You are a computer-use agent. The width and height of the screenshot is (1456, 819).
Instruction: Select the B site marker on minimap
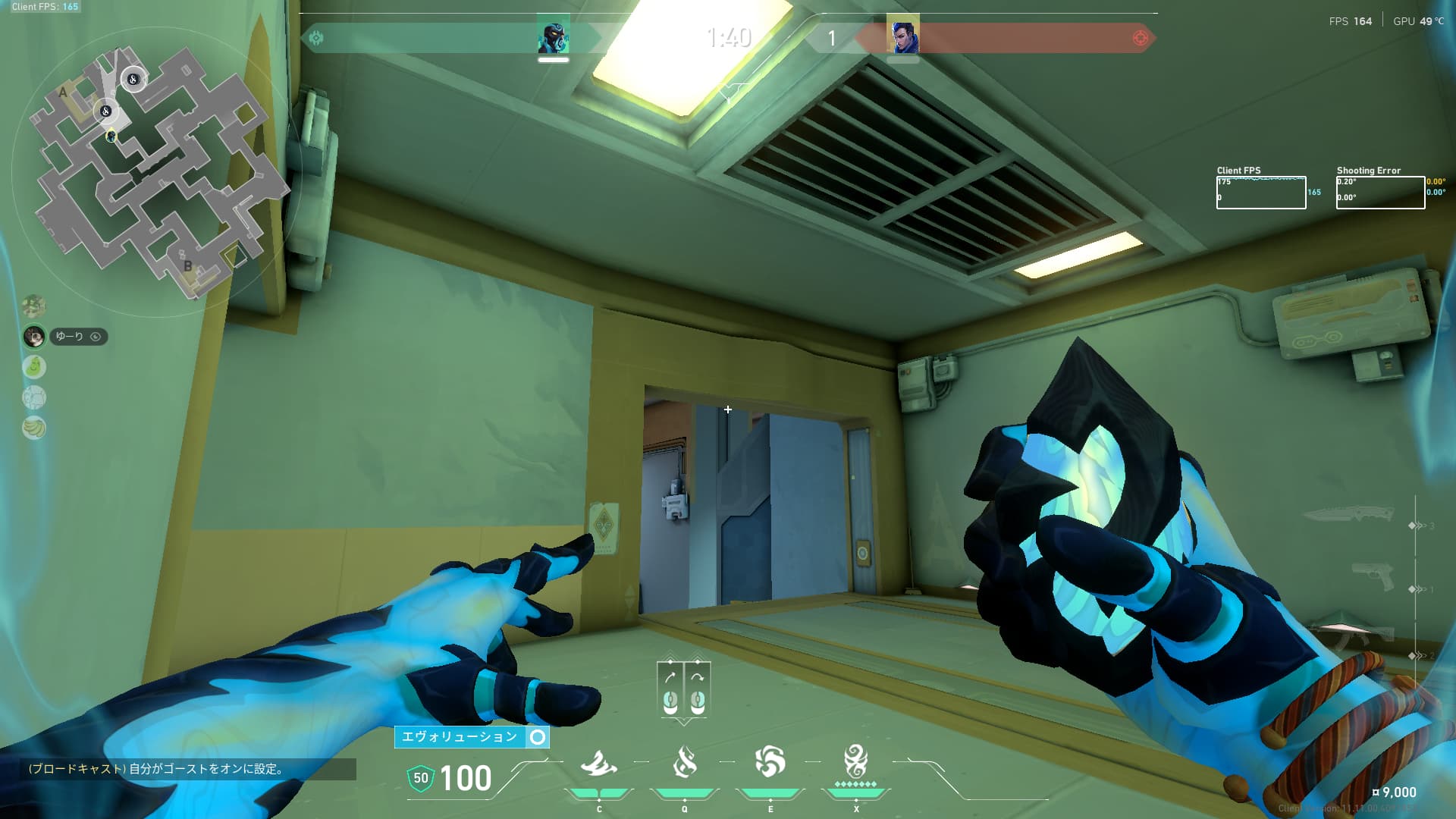coord(187,266)
